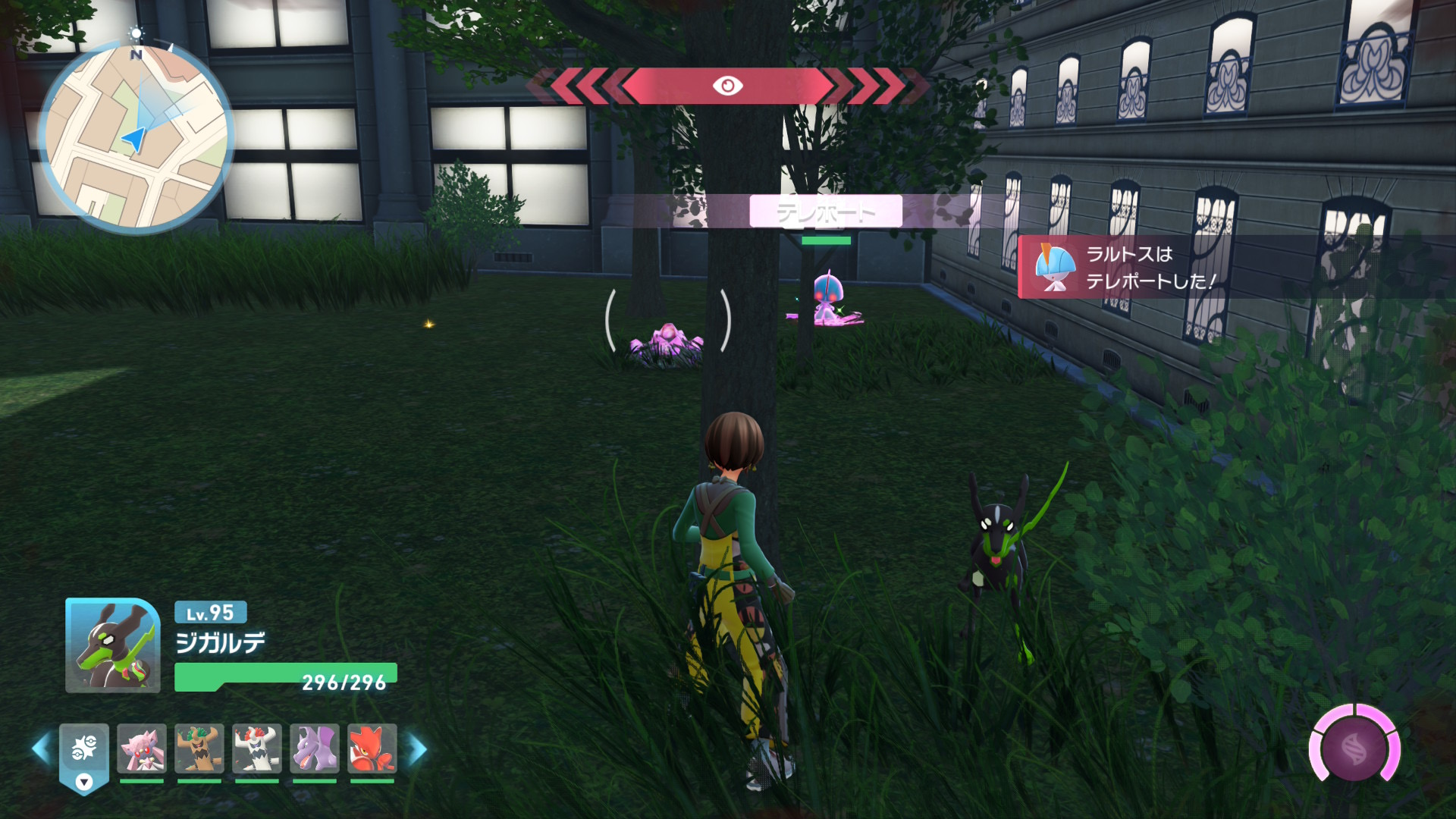Choose the white shiny Trevenant slot

[x=257, y=748]
